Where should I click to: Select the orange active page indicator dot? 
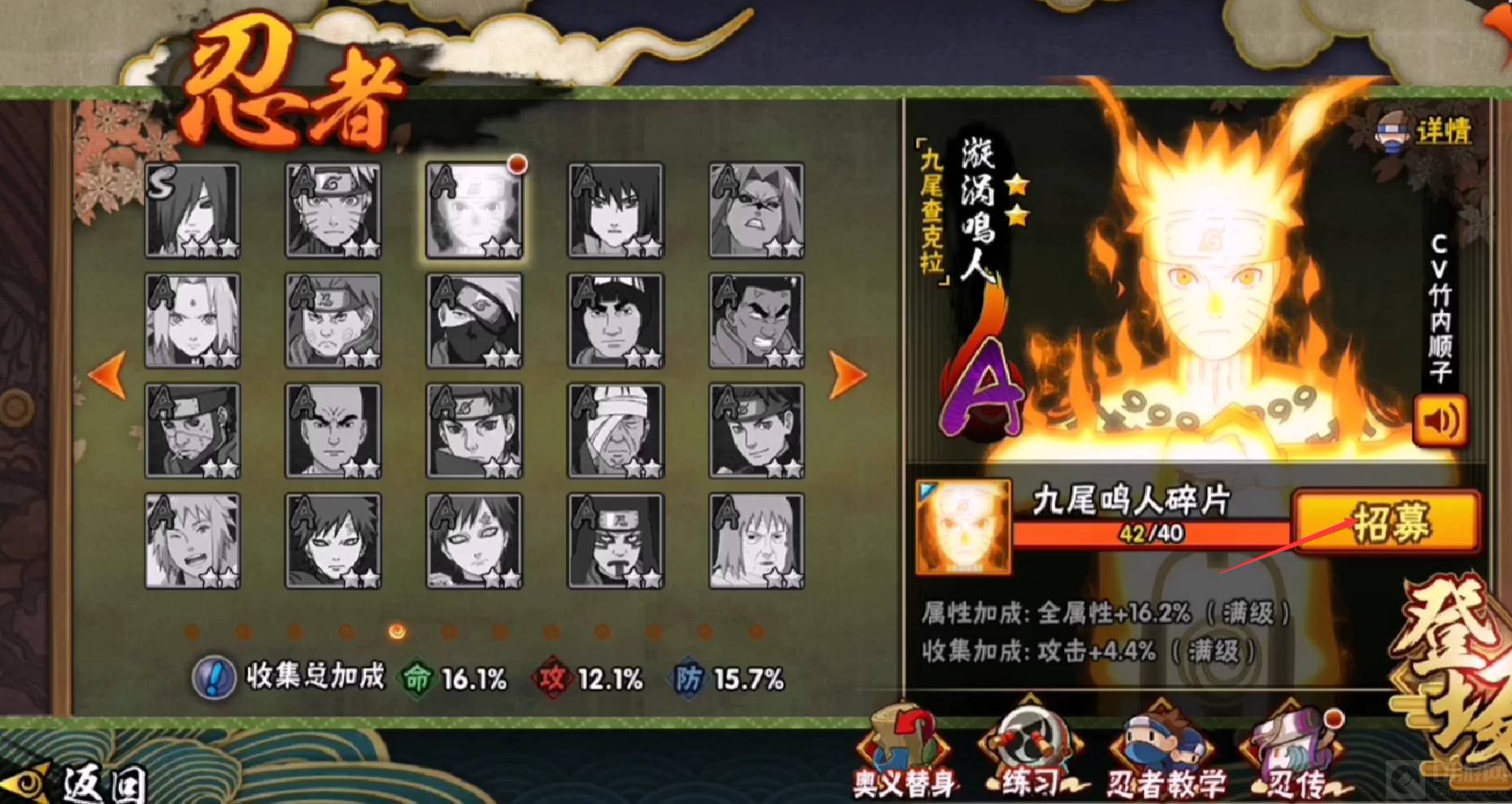(x=398, y=632)
